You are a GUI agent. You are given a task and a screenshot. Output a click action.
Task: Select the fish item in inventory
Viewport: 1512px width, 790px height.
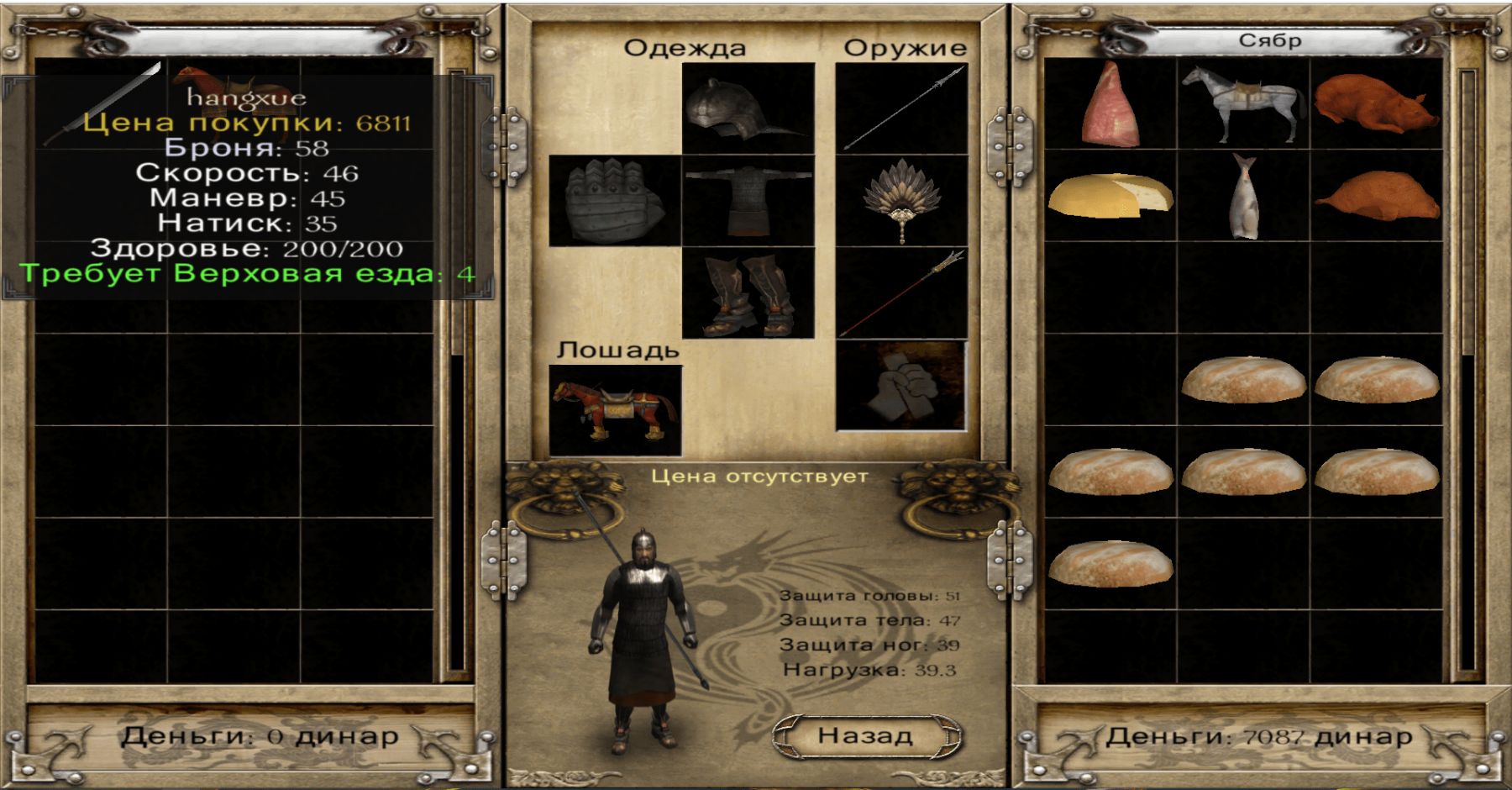(1243, 197)
